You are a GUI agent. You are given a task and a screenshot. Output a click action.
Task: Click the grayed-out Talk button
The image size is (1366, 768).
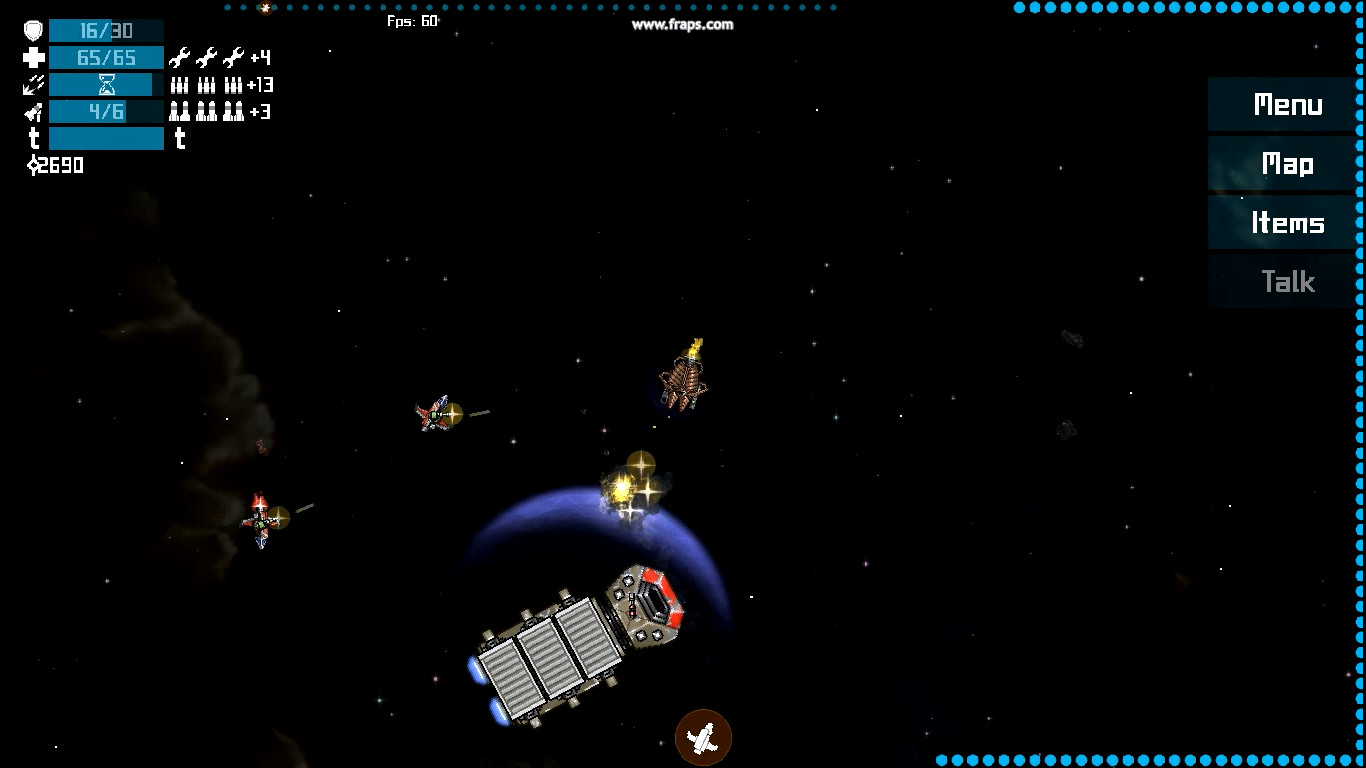(1290, 281)
